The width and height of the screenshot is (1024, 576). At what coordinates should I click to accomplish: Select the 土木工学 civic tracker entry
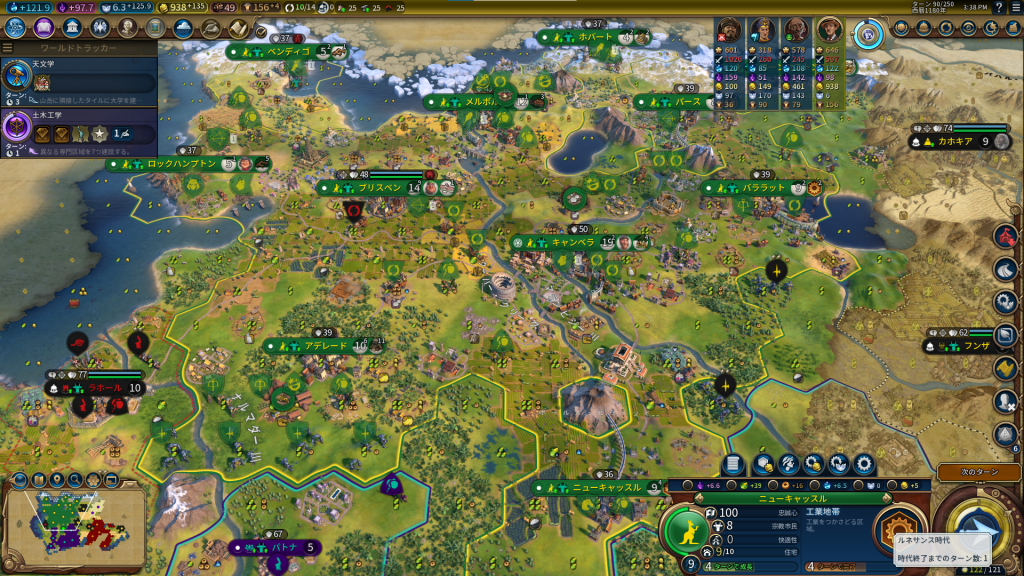pyautogui.click(x=78, y=128)
